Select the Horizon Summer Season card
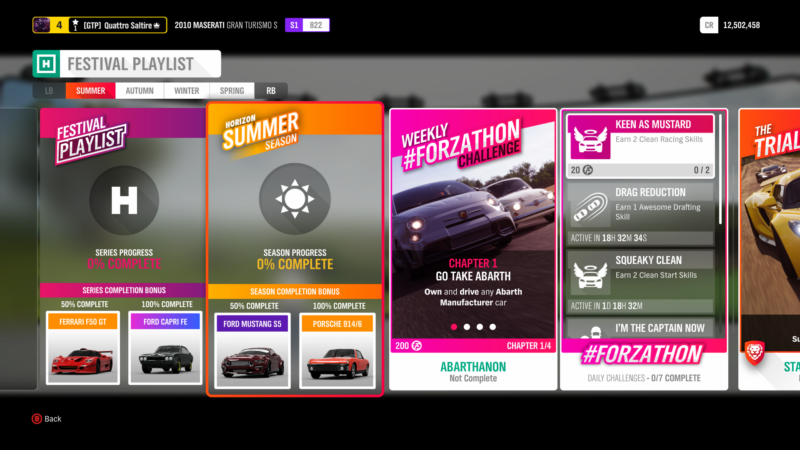 coord(294,200)
